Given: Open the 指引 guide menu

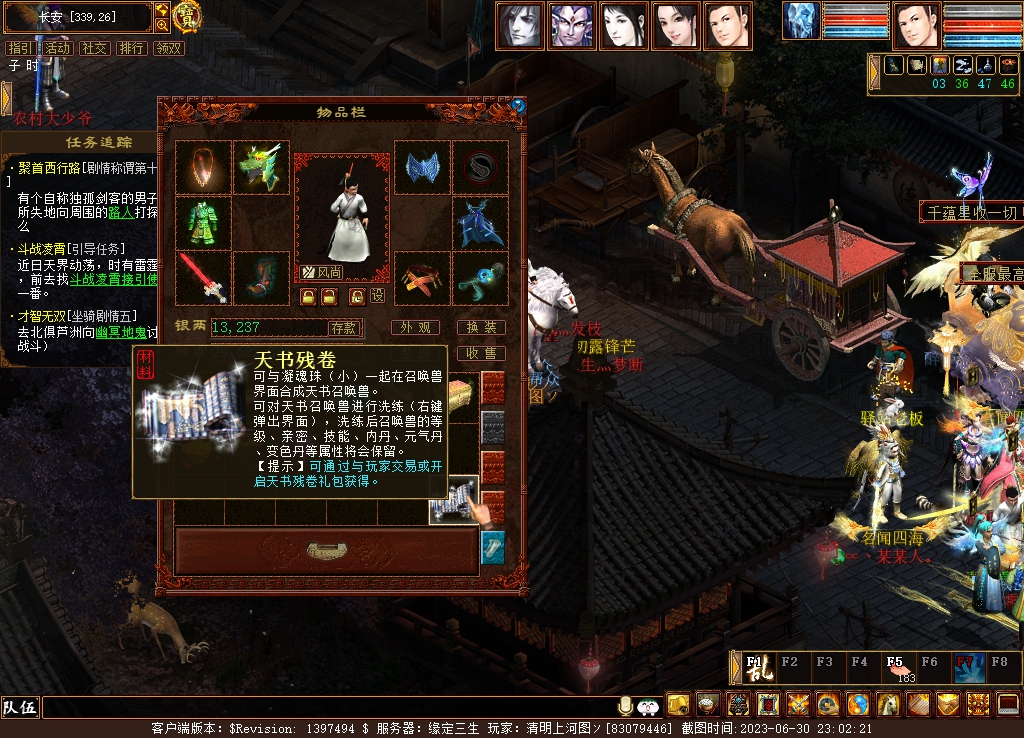Looking at the screenshot, I should tap(19, 48).
